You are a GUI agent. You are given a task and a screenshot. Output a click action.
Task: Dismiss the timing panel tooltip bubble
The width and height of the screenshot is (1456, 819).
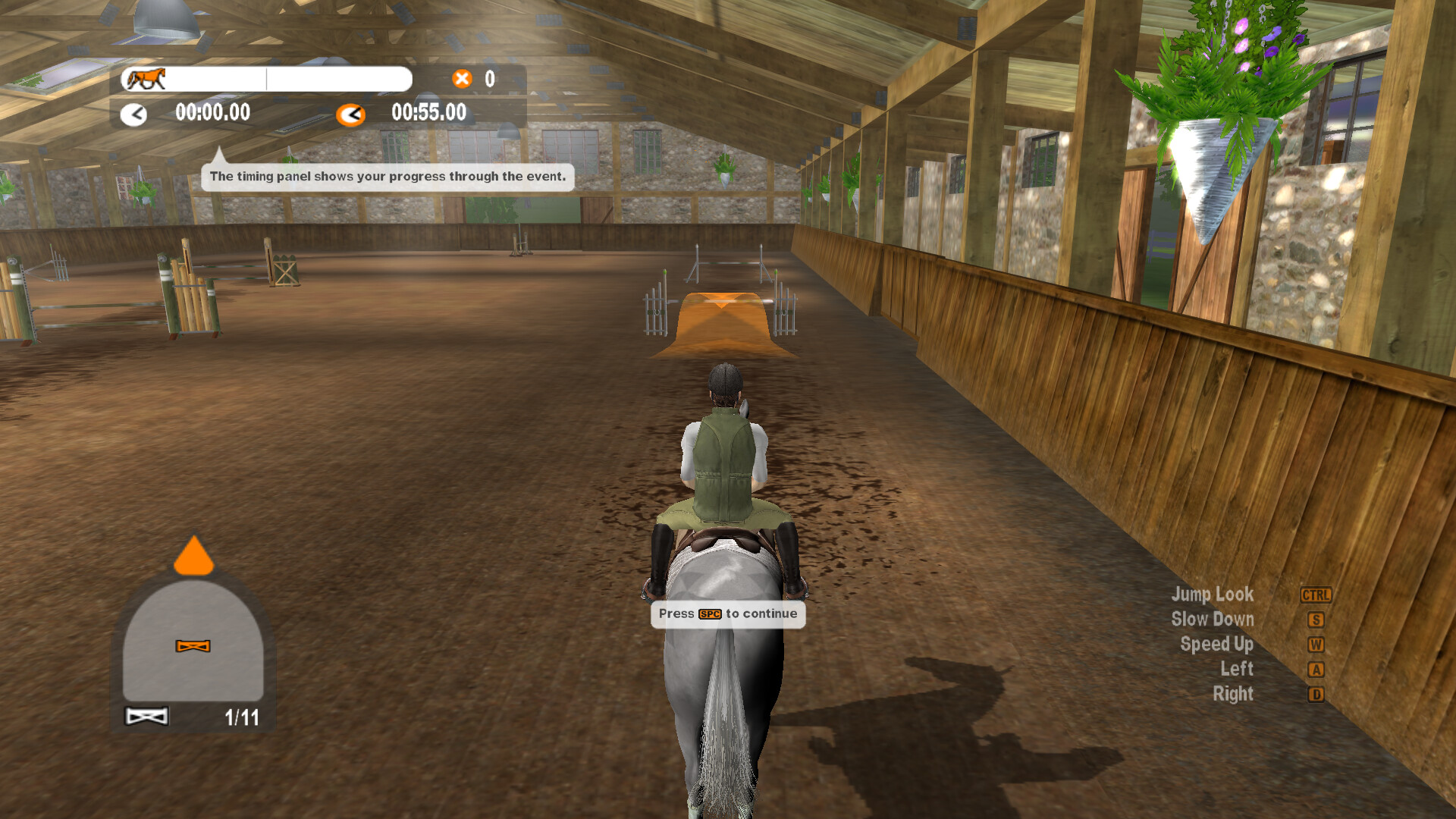coord(388,176)
